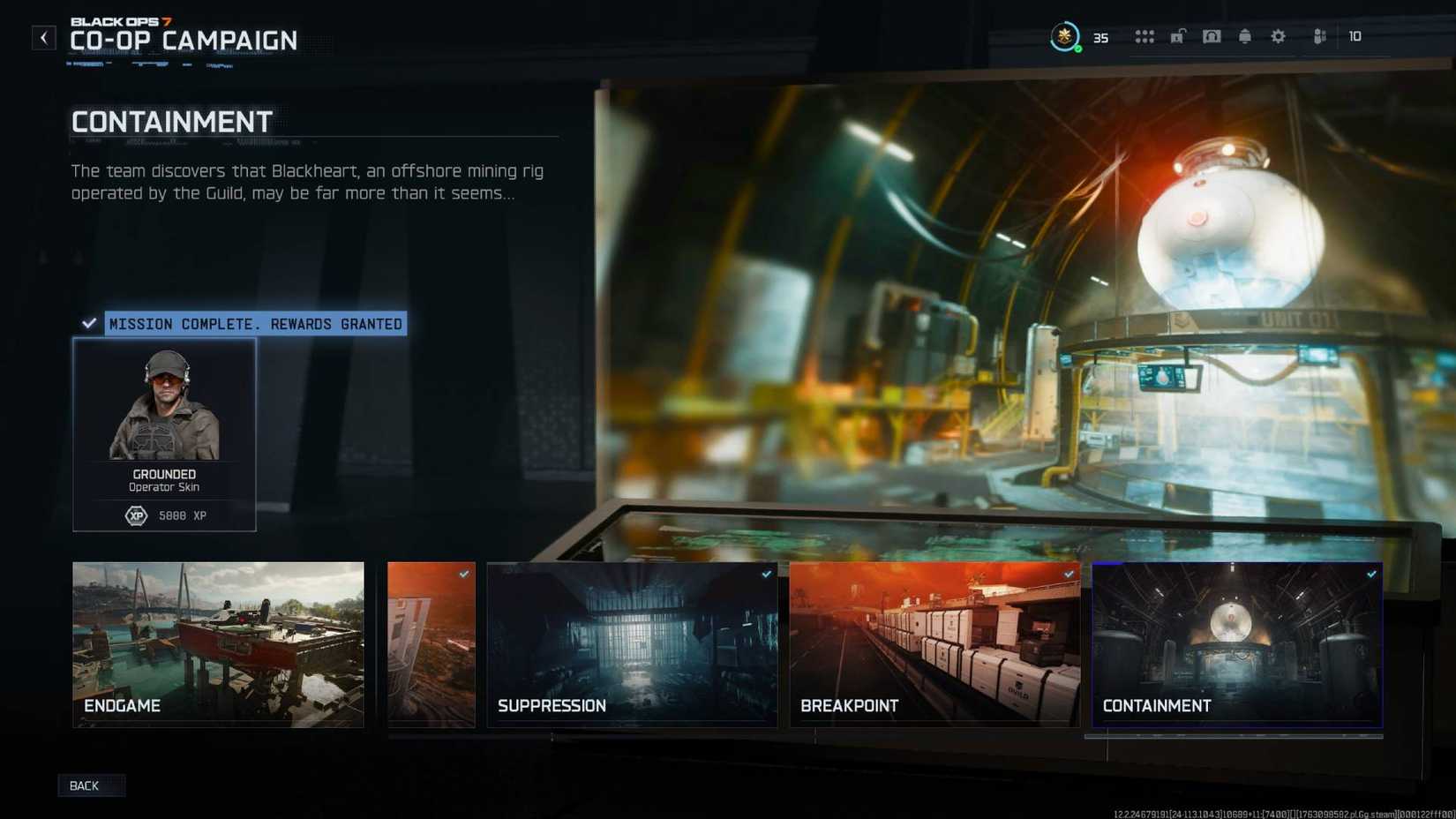Open the photo gallery camera icon
1456x819 pixels.
tap(1212, 37)
